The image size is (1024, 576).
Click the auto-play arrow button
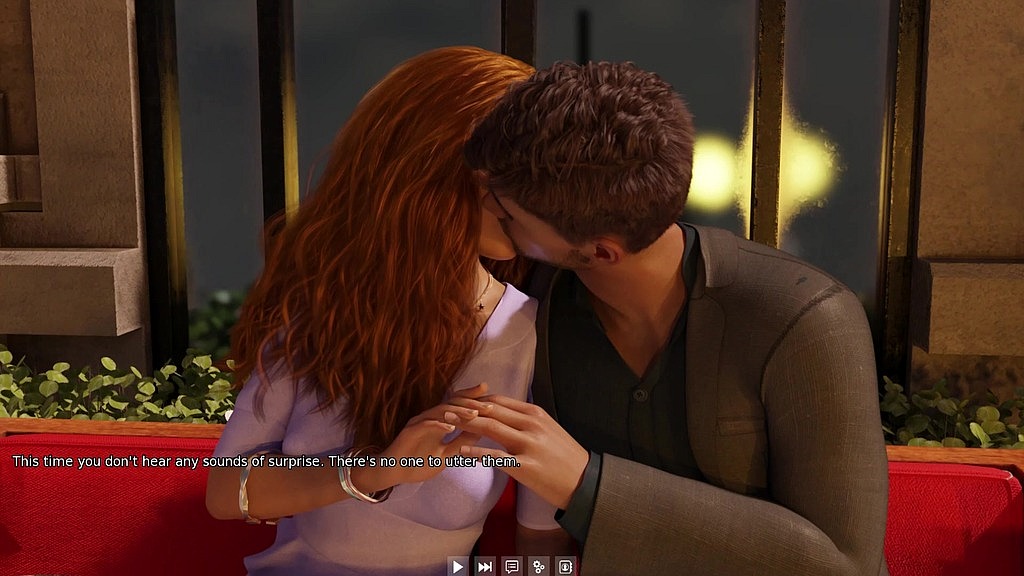457,567
